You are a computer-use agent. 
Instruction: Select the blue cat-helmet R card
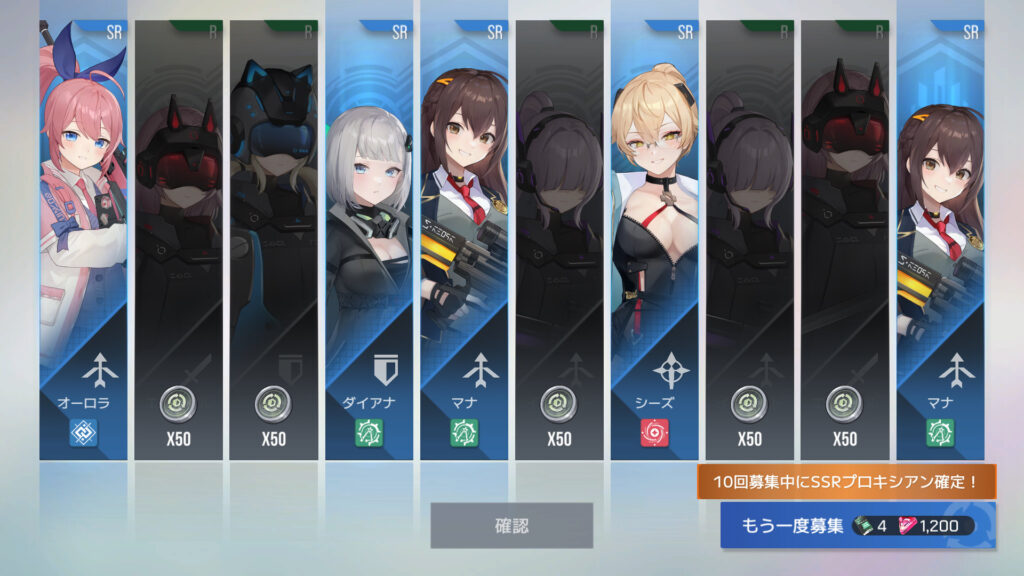pyautogui.click(x=273, y=240)
